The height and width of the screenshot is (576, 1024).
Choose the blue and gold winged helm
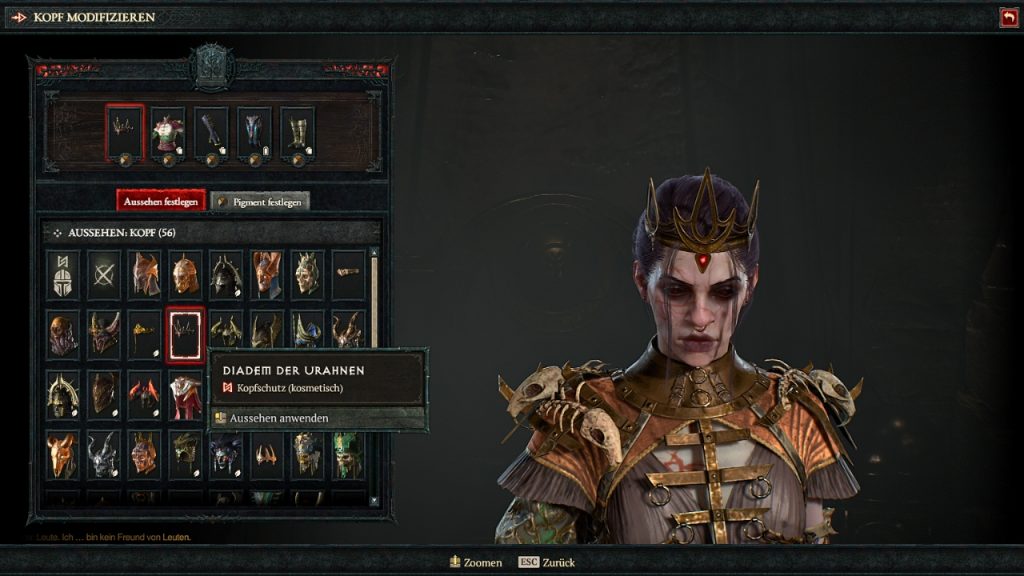[307, 333]
